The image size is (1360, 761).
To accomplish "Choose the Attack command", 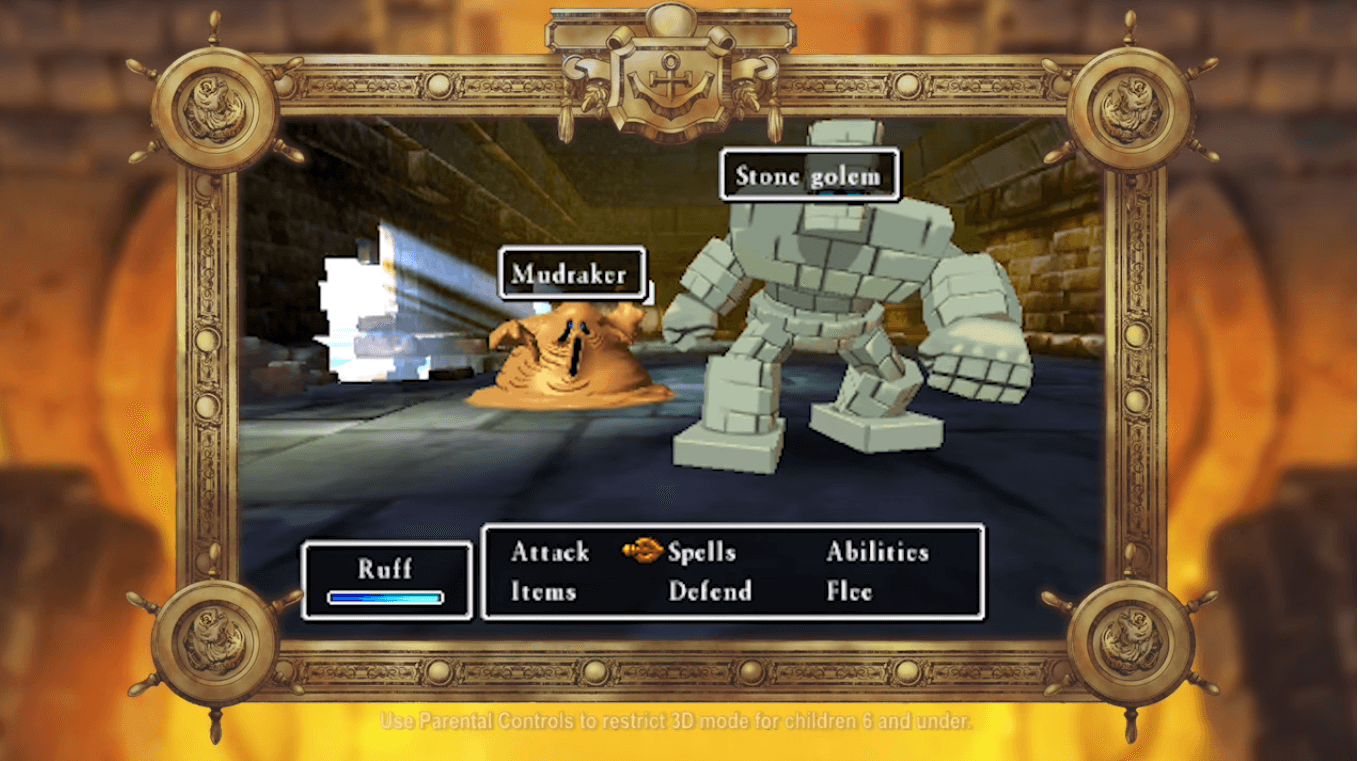I will (550, 552).
